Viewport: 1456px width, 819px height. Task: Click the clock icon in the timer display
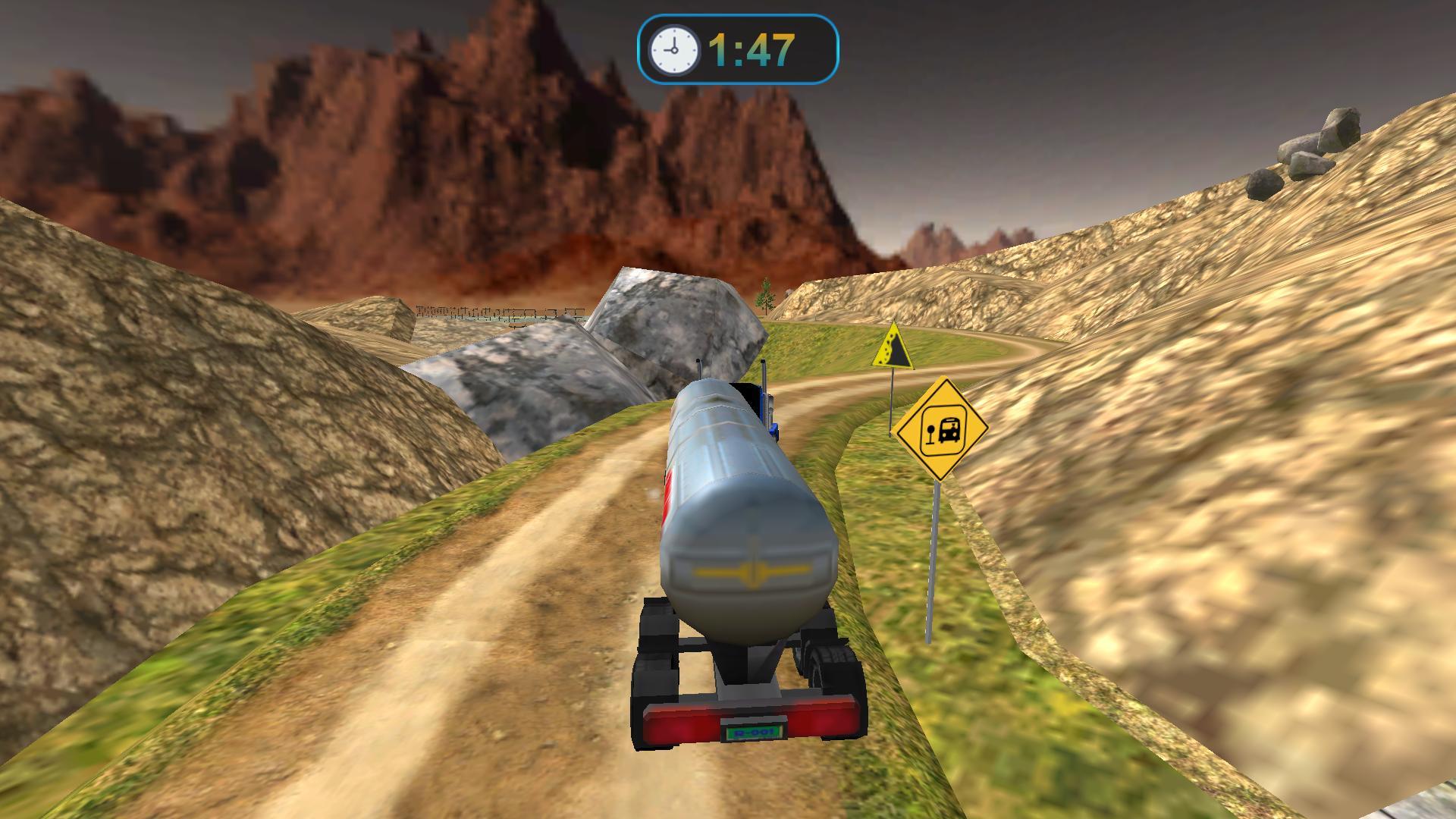pos(673,49)
